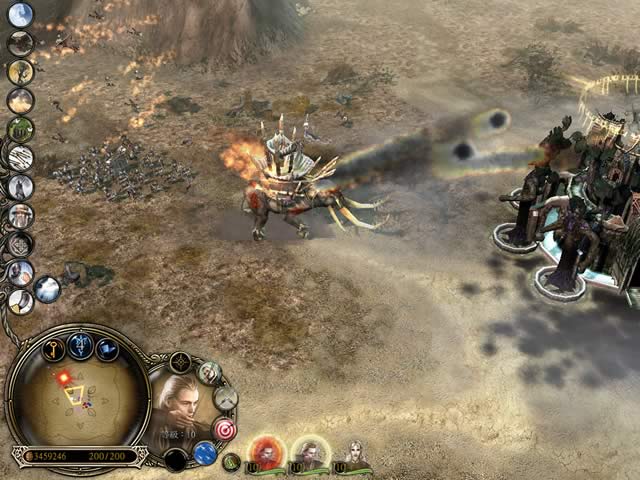This screenshot has width=640, height=480.
Task: Click the blue tree icon above the minimap
Action: click(x=81, y=347)
